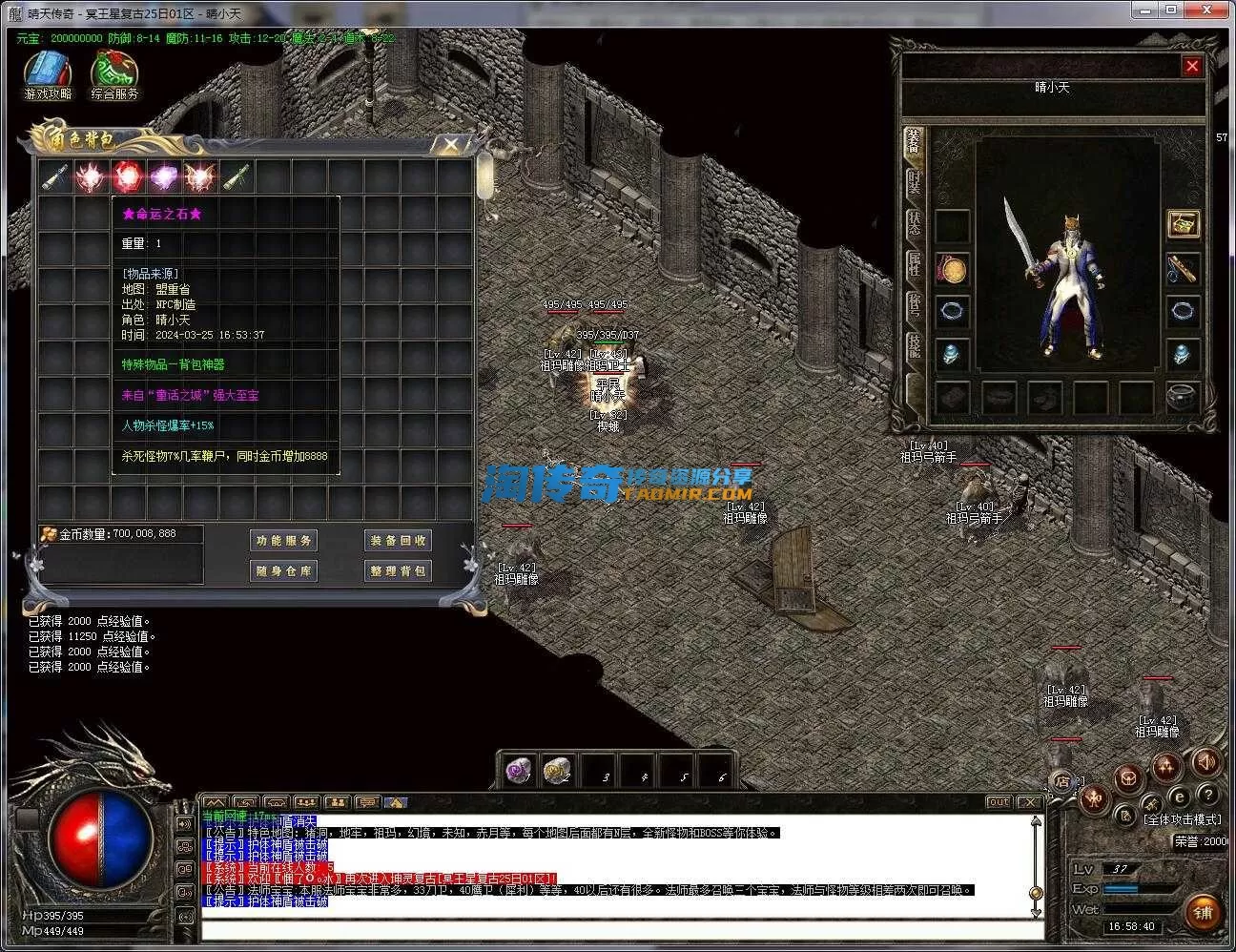Image resolution: width=1236 pixels, height=952 pixels.
Task: Open the 游戏攻略 game guide icon
Action: tap(48, 74)
